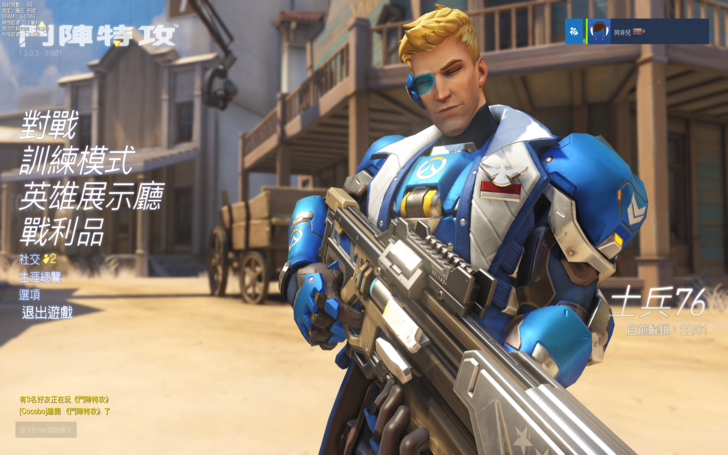Image resolution: width=728 pixels, height=455 pixels.
Task: Go to 戰利品 loot boxes
Action: (x=63, y=232)
